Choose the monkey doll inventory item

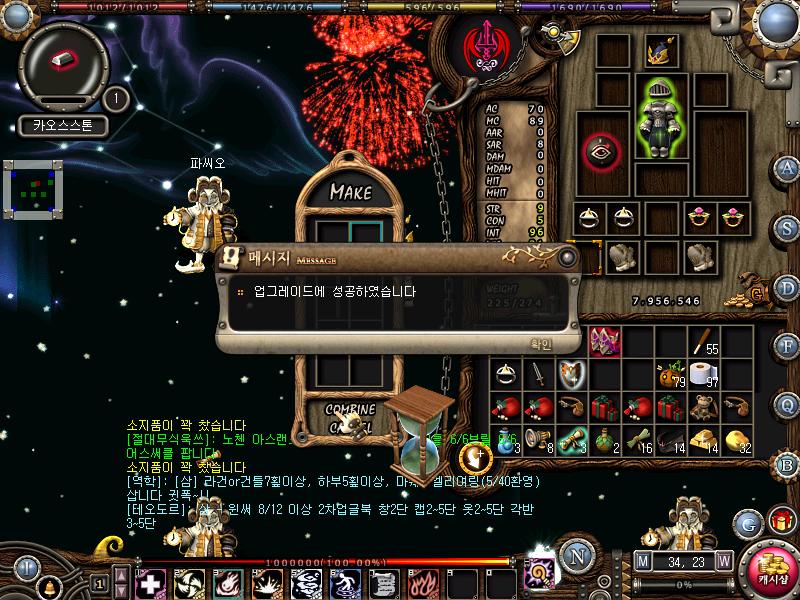(x=705, y=406)
